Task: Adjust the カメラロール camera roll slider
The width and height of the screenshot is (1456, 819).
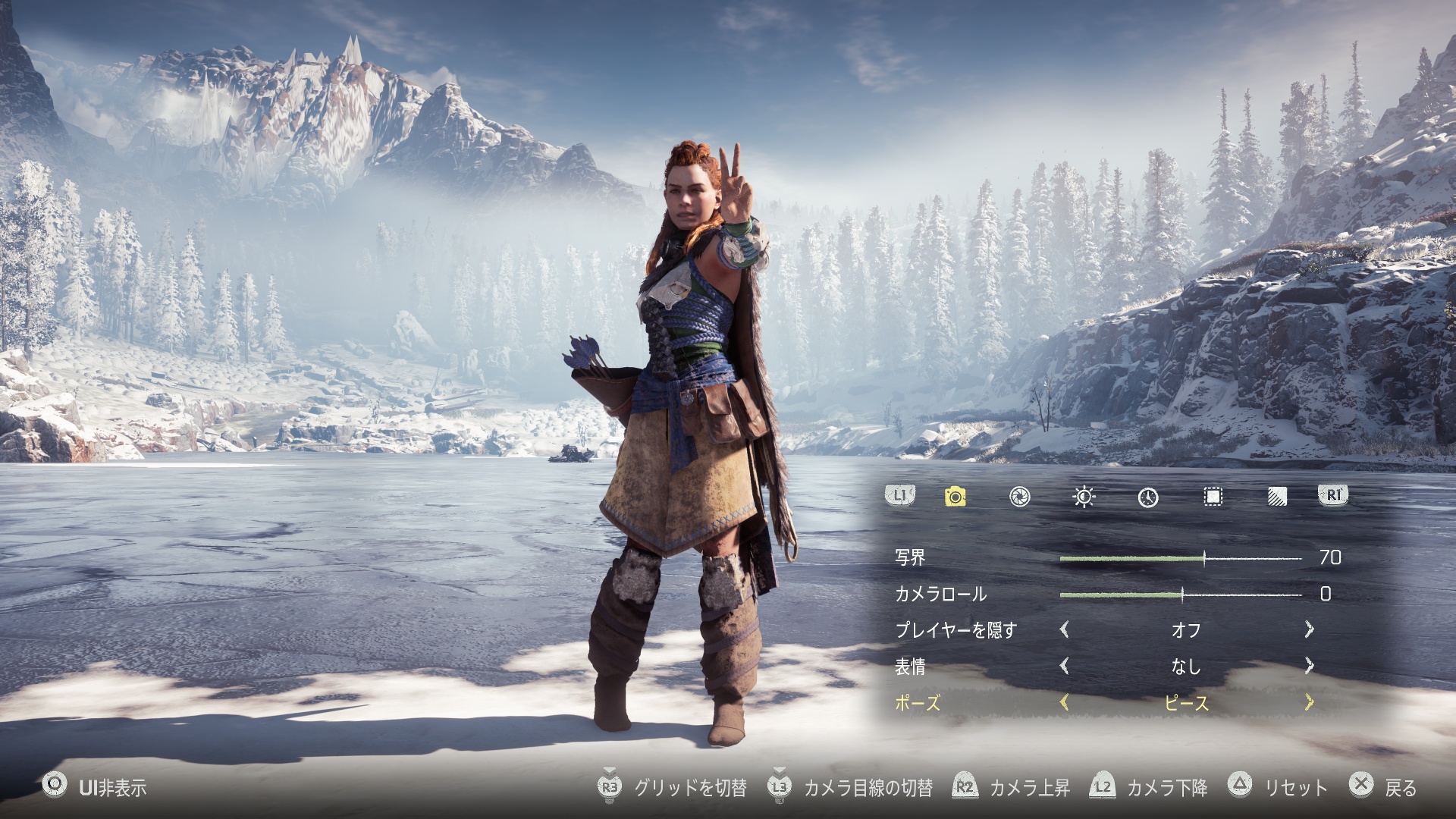Action: 1181,595
